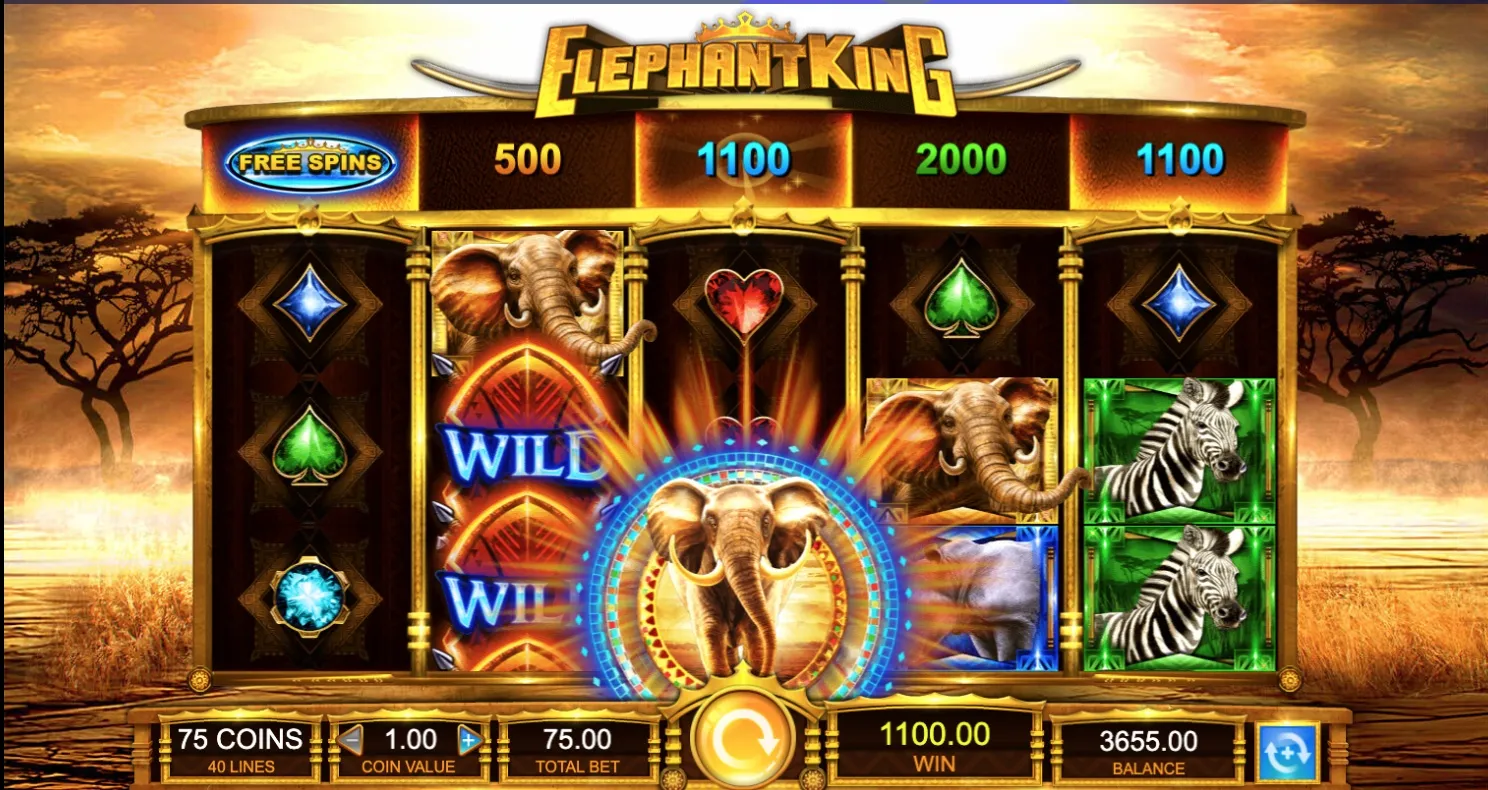Decrease coin value using the left arrow
Image resolution: width=1488 pixels, height=790 pixels.
pos(352,739)
